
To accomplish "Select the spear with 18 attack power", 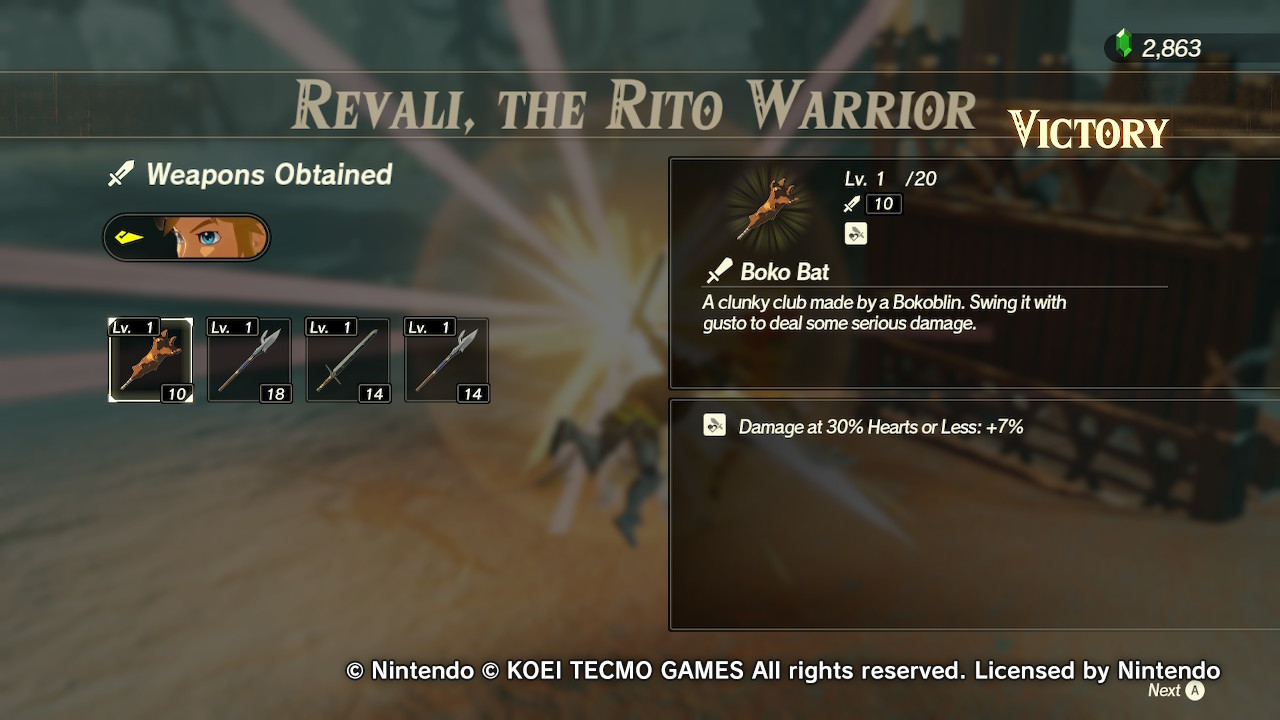I will tap(247, 360).
